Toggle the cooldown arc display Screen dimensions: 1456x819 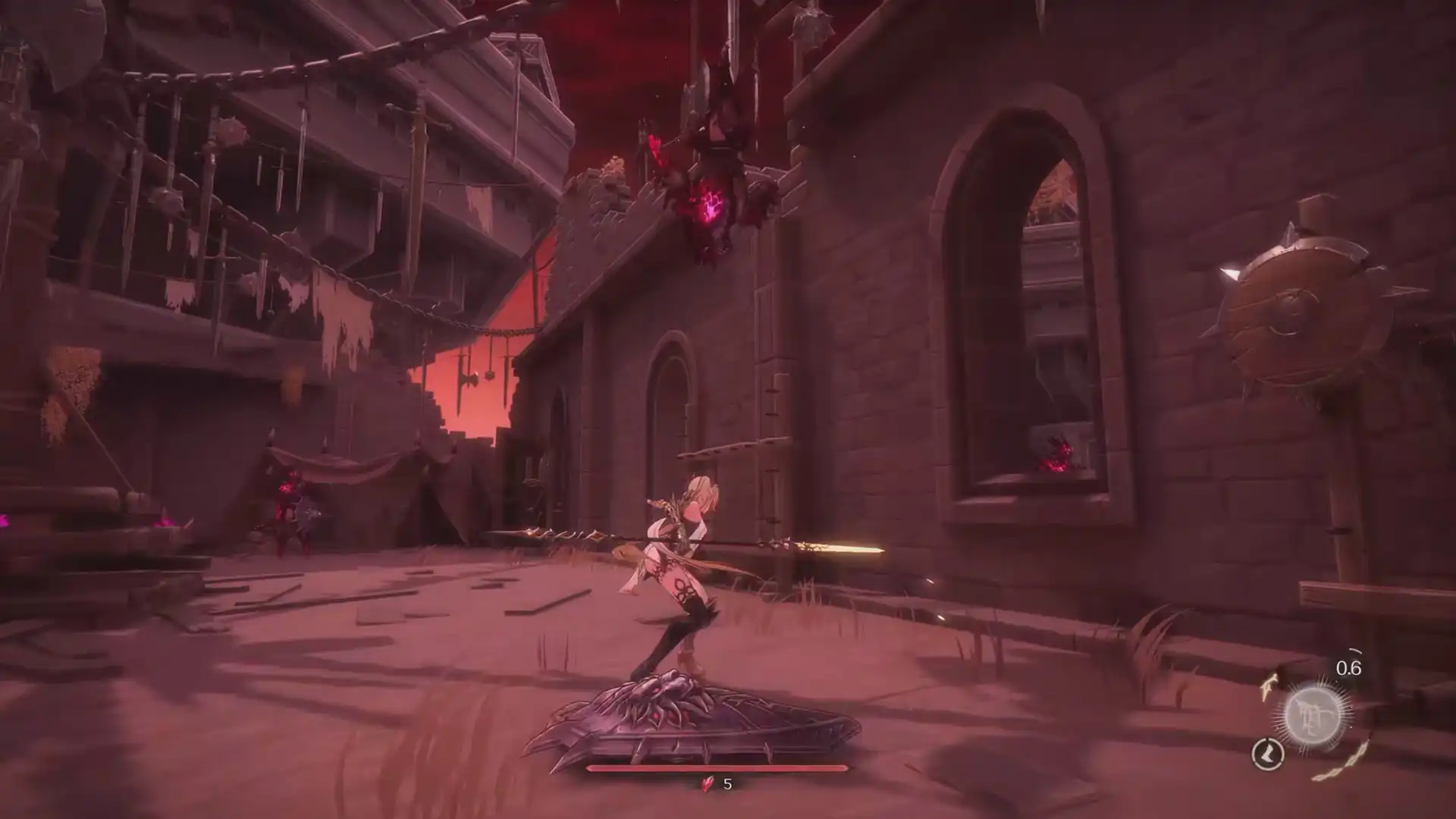1355,649
